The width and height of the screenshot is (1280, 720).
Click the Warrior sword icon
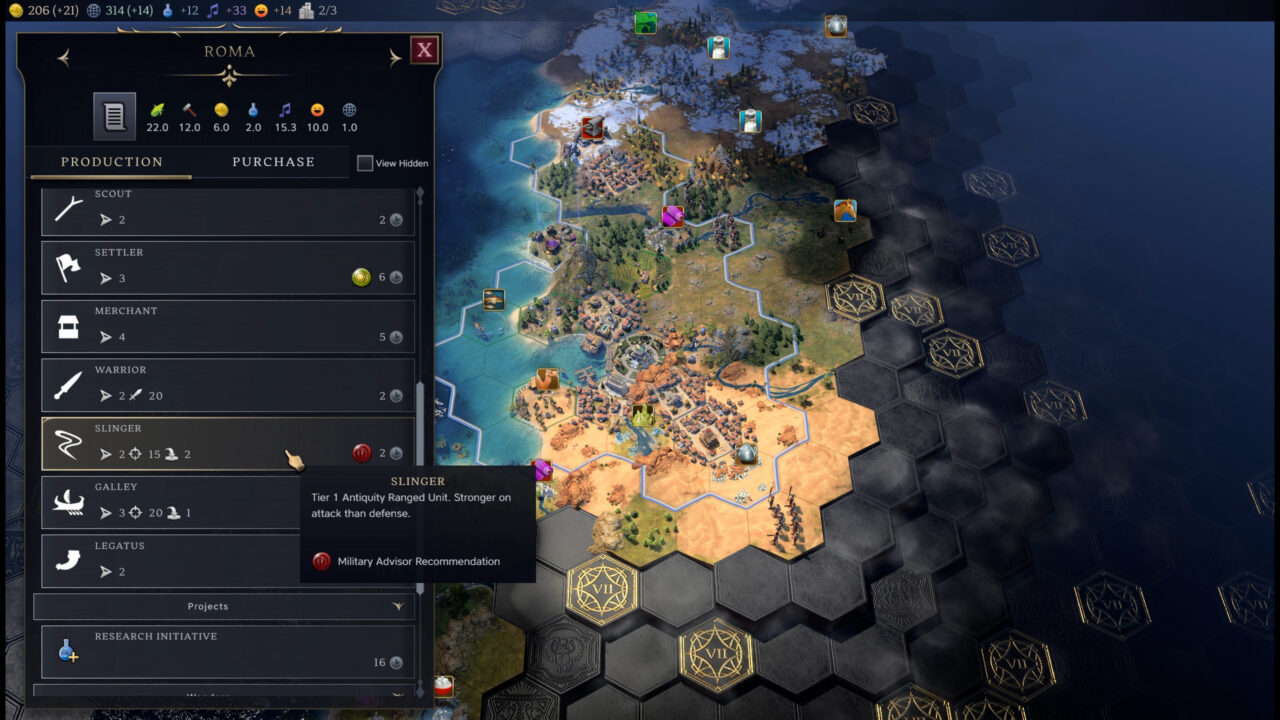point(68,383)
